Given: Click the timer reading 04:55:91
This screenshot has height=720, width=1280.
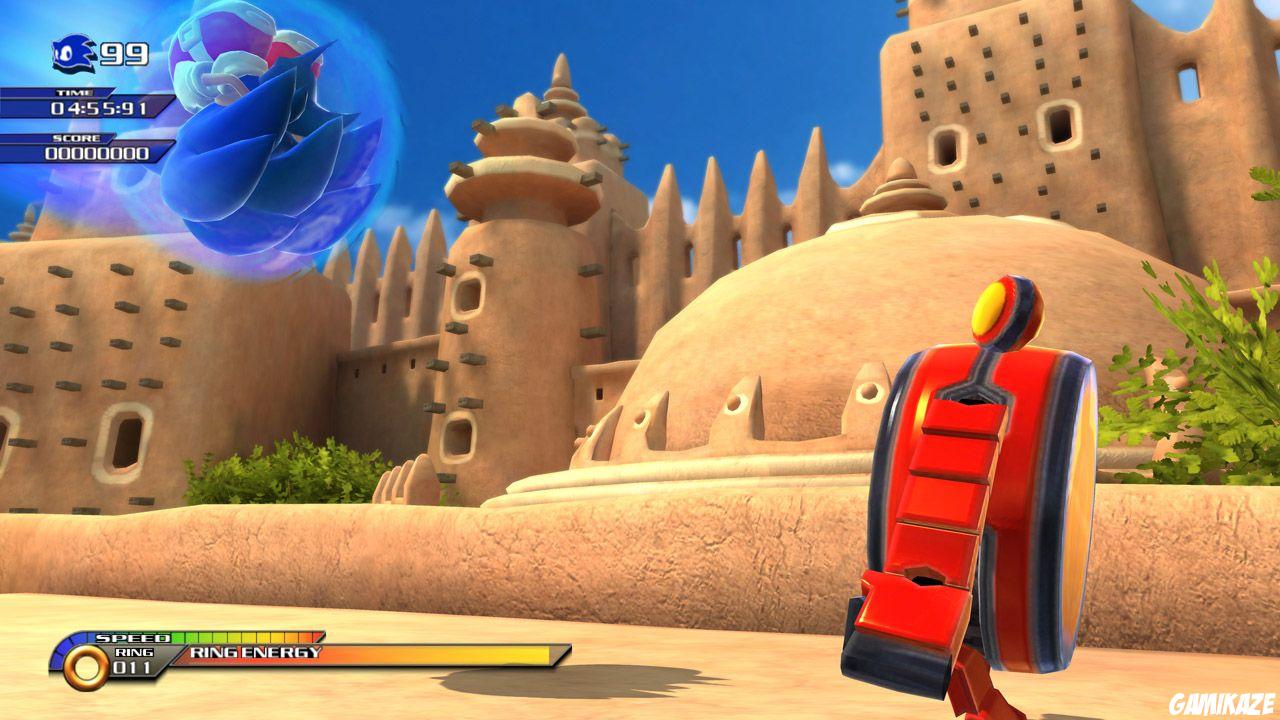Looking at the screenshot, I should (x=99, y=108).
